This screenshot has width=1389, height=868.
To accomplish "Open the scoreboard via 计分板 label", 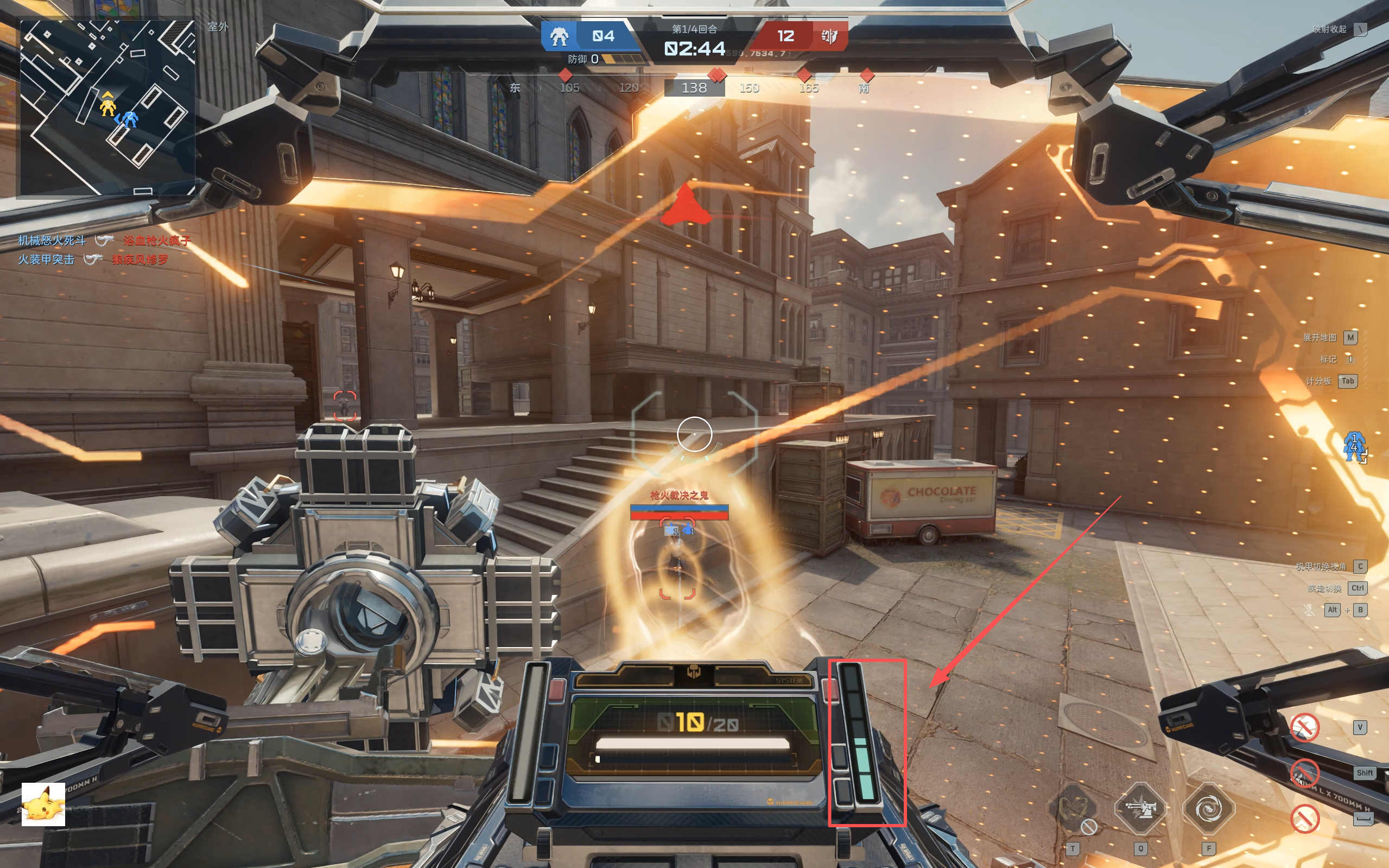I will coord(1318,381).
